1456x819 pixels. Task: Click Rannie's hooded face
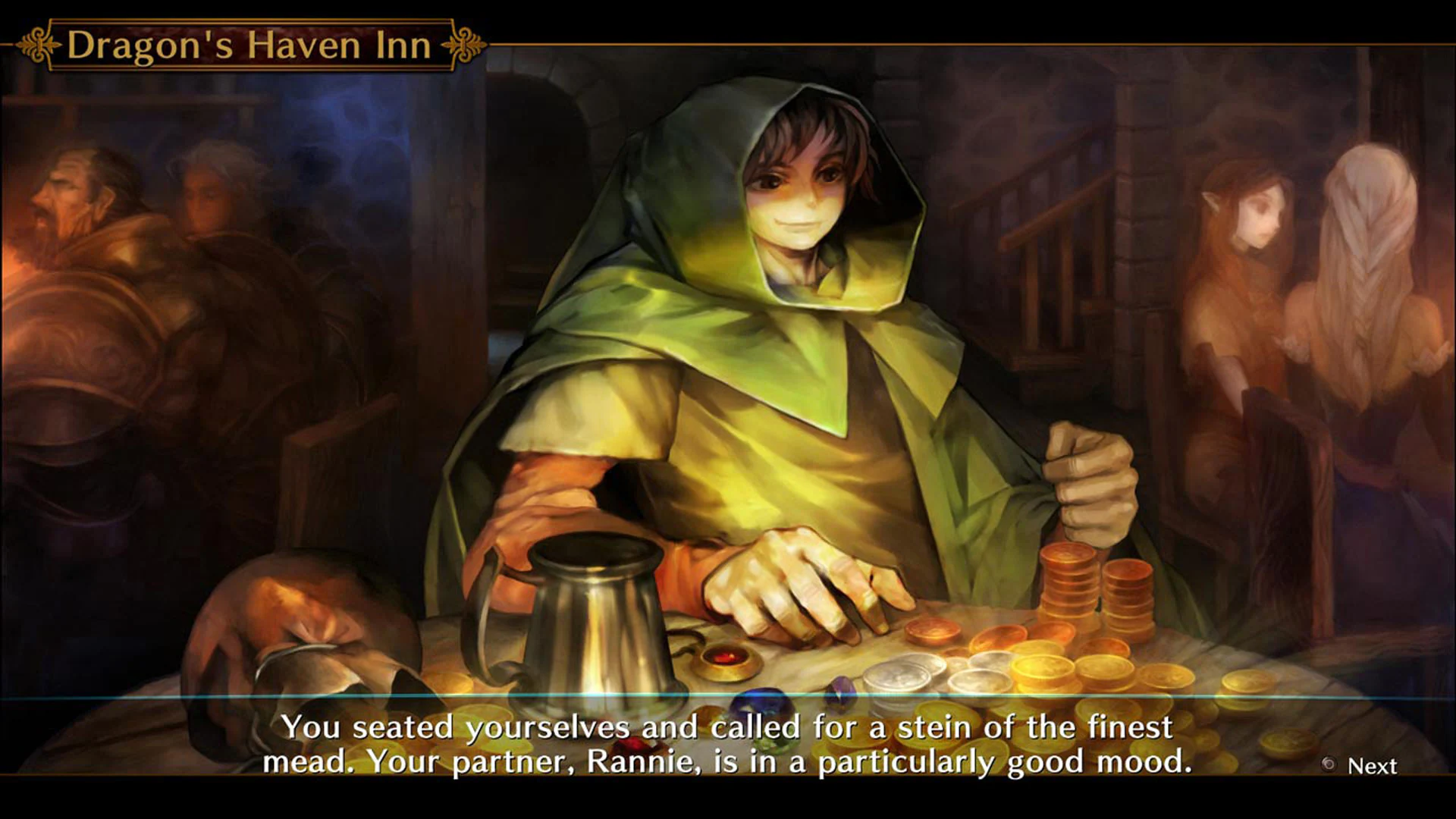pyautogui.click(x=800, y=190)
